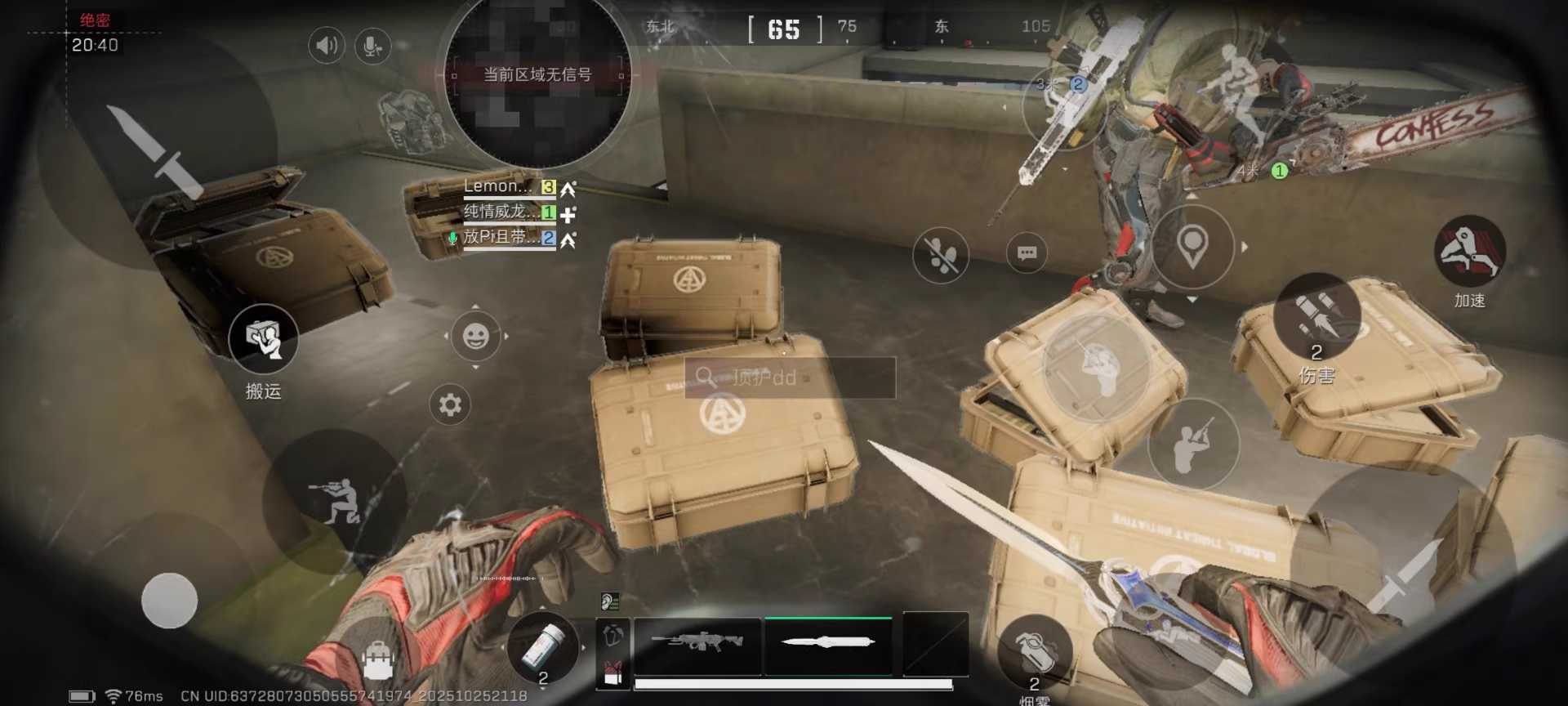Select the knife weapon slot

(827, 644)
